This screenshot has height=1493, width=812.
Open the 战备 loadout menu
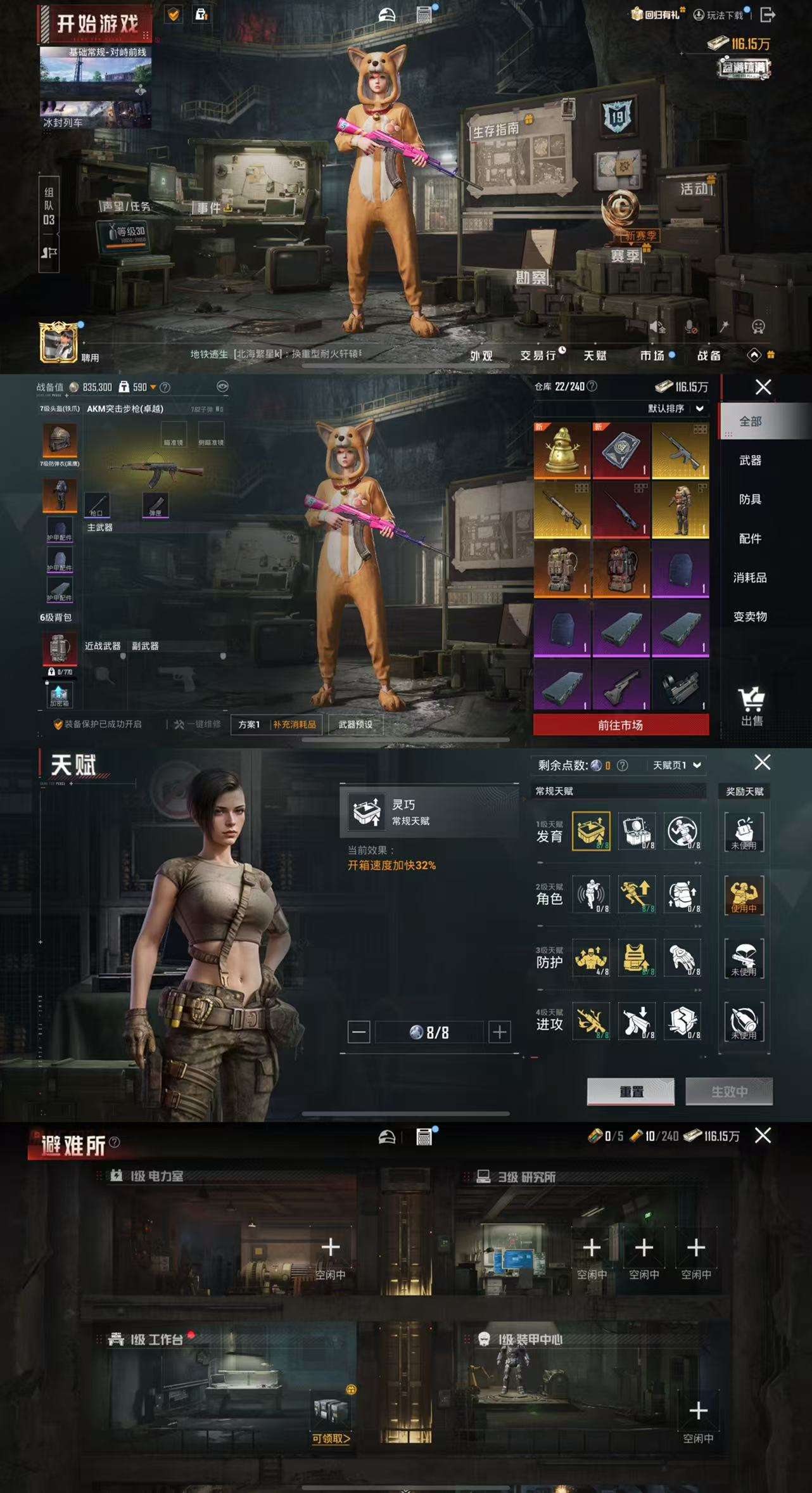click(709, 356)
